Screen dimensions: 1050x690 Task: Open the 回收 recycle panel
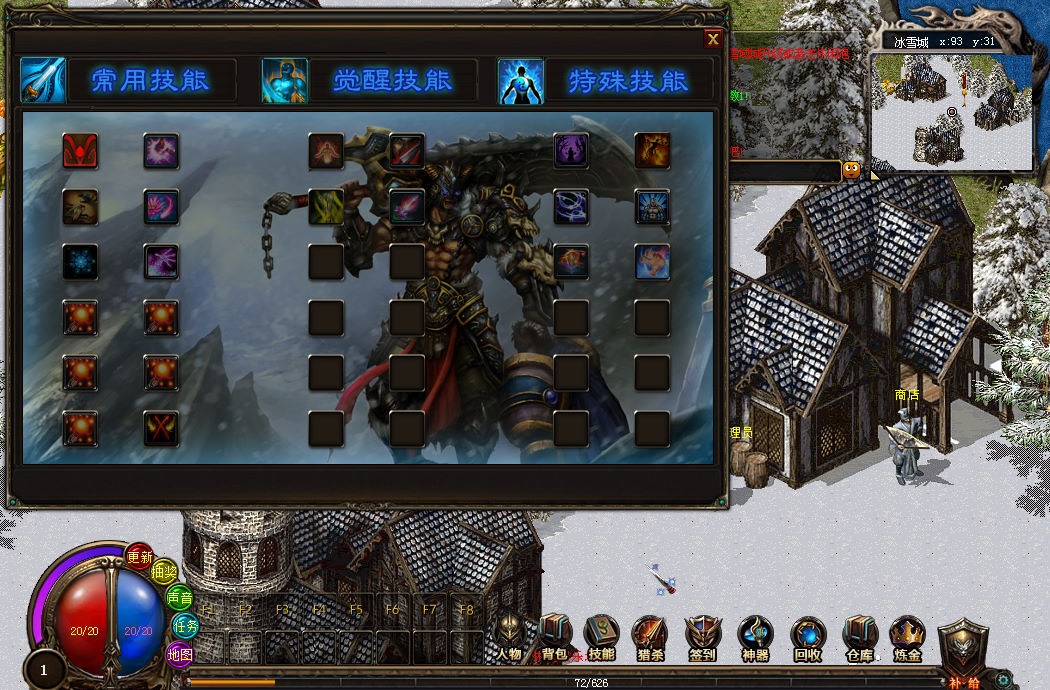tap(807, 637)
